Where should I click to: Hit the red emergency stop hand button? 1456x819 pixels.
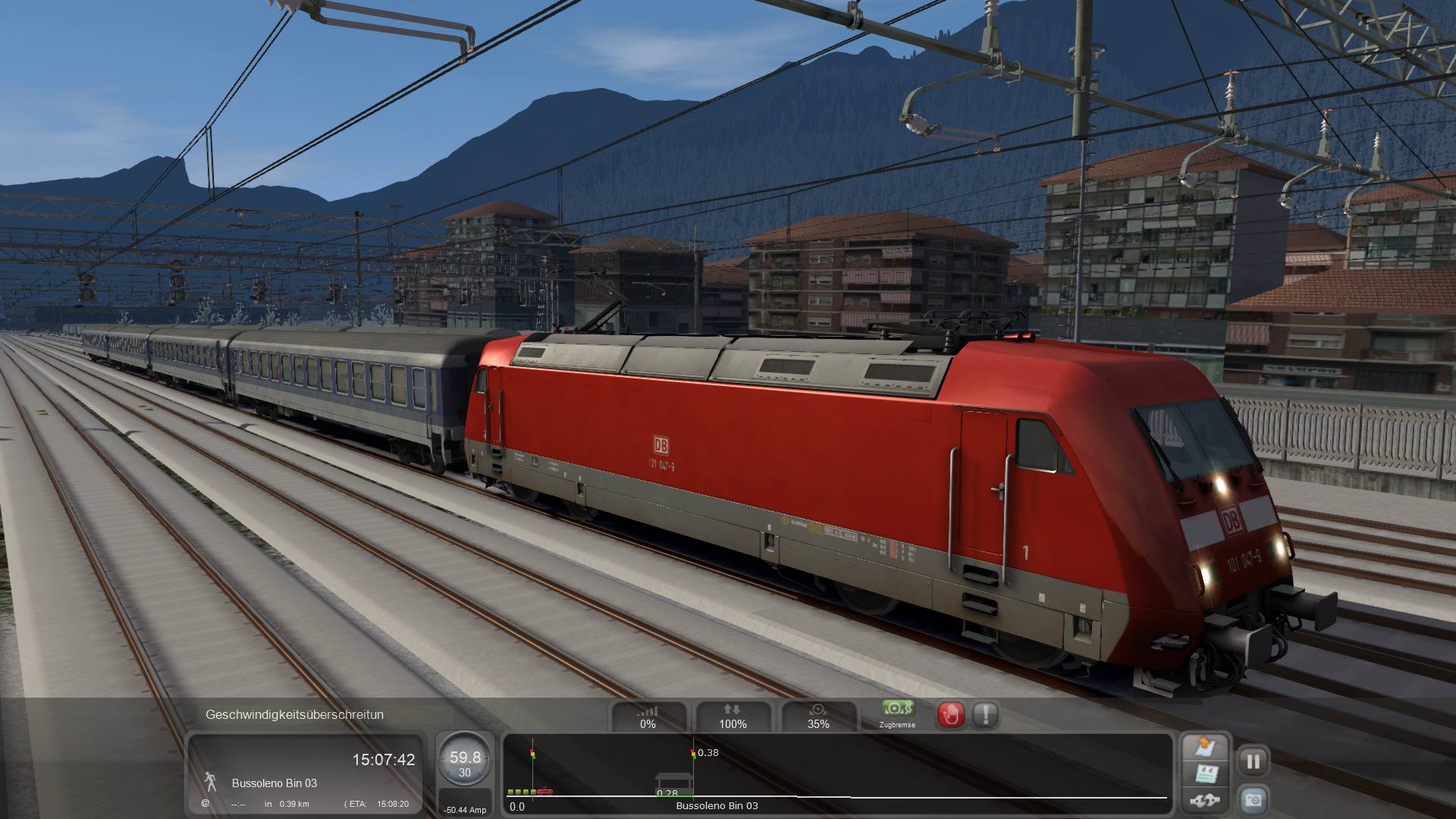(x=951, y=714)
